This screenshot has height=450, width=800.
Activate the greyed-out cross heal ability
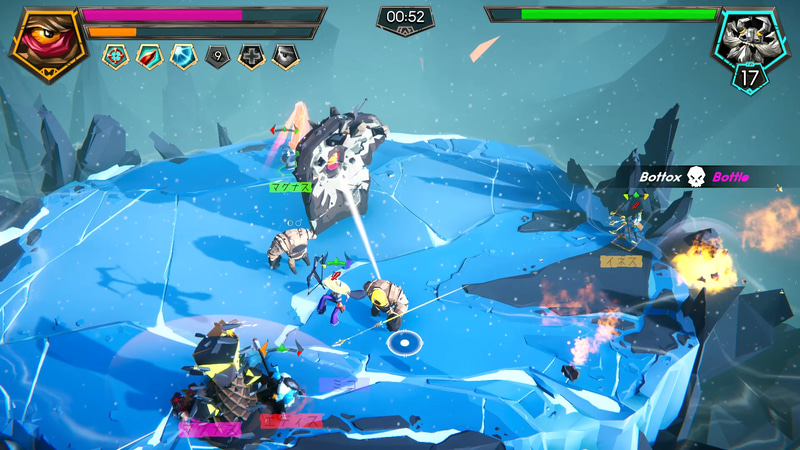point(251,56)
